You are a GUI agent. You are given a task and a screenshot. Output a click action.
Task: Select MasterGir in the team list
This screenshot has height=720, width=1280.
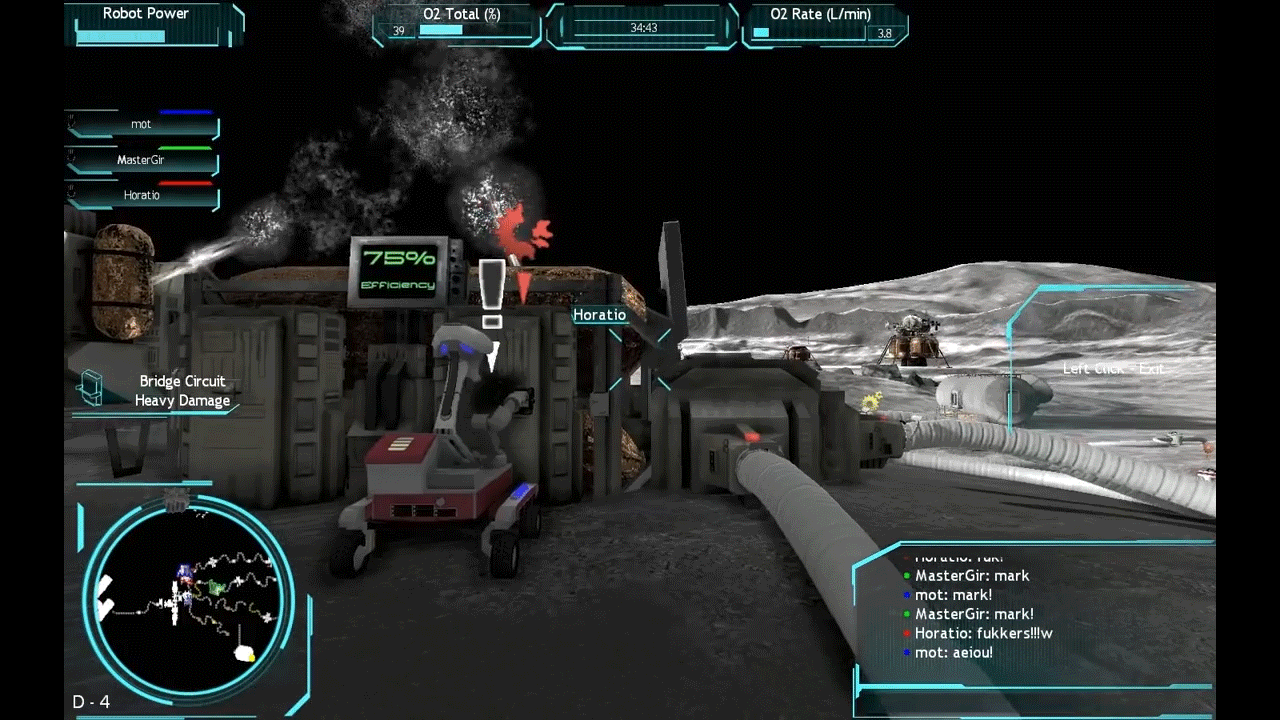pyautogui.click(x=142, y=160)
